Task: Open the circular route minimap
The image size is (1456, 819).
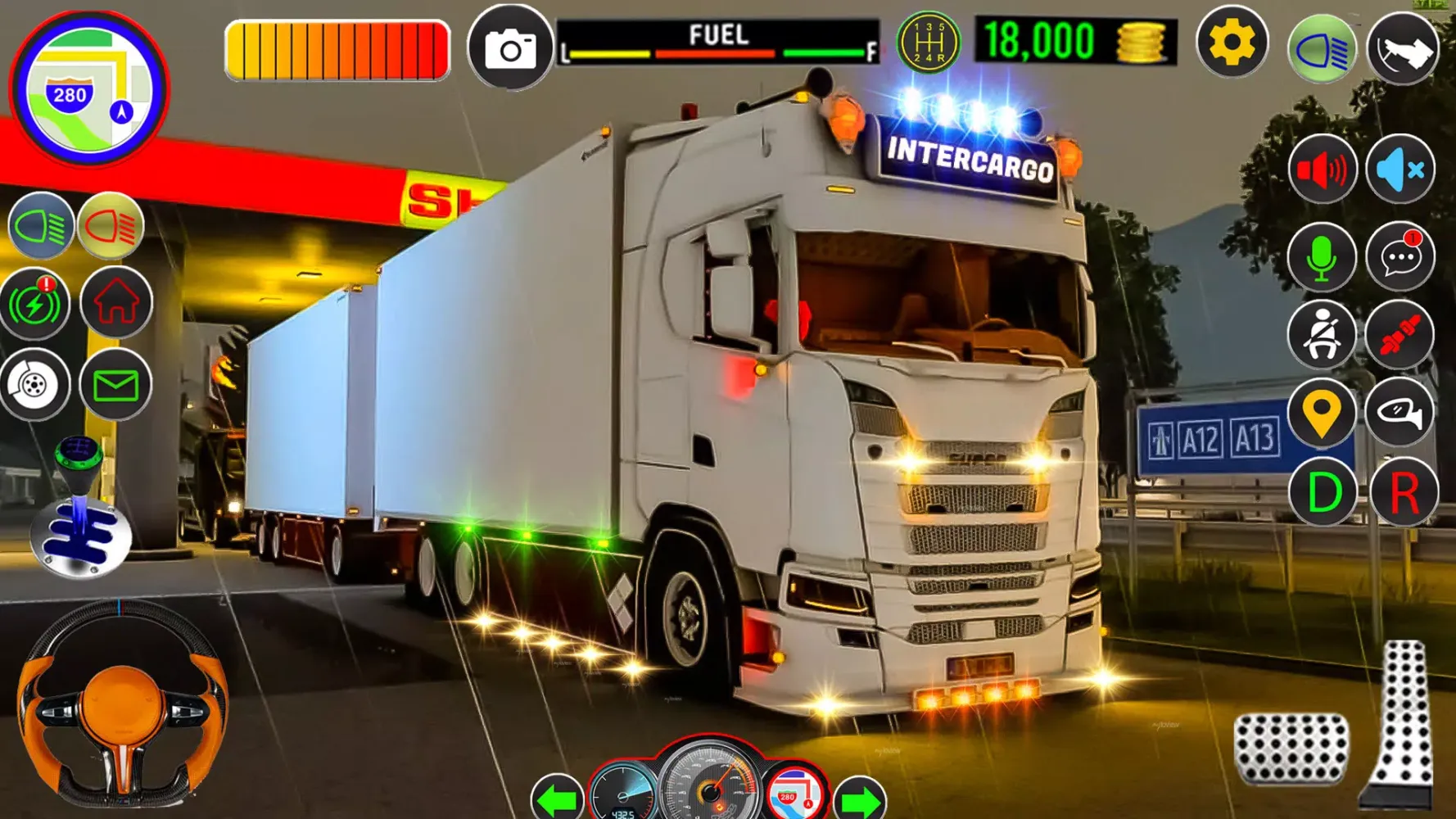Action: click(x=88, y=88)
